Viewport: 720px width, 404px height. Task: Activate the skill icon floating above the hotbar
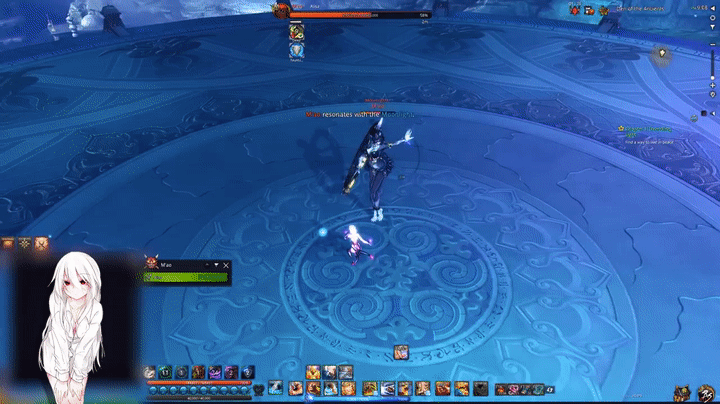400,351
